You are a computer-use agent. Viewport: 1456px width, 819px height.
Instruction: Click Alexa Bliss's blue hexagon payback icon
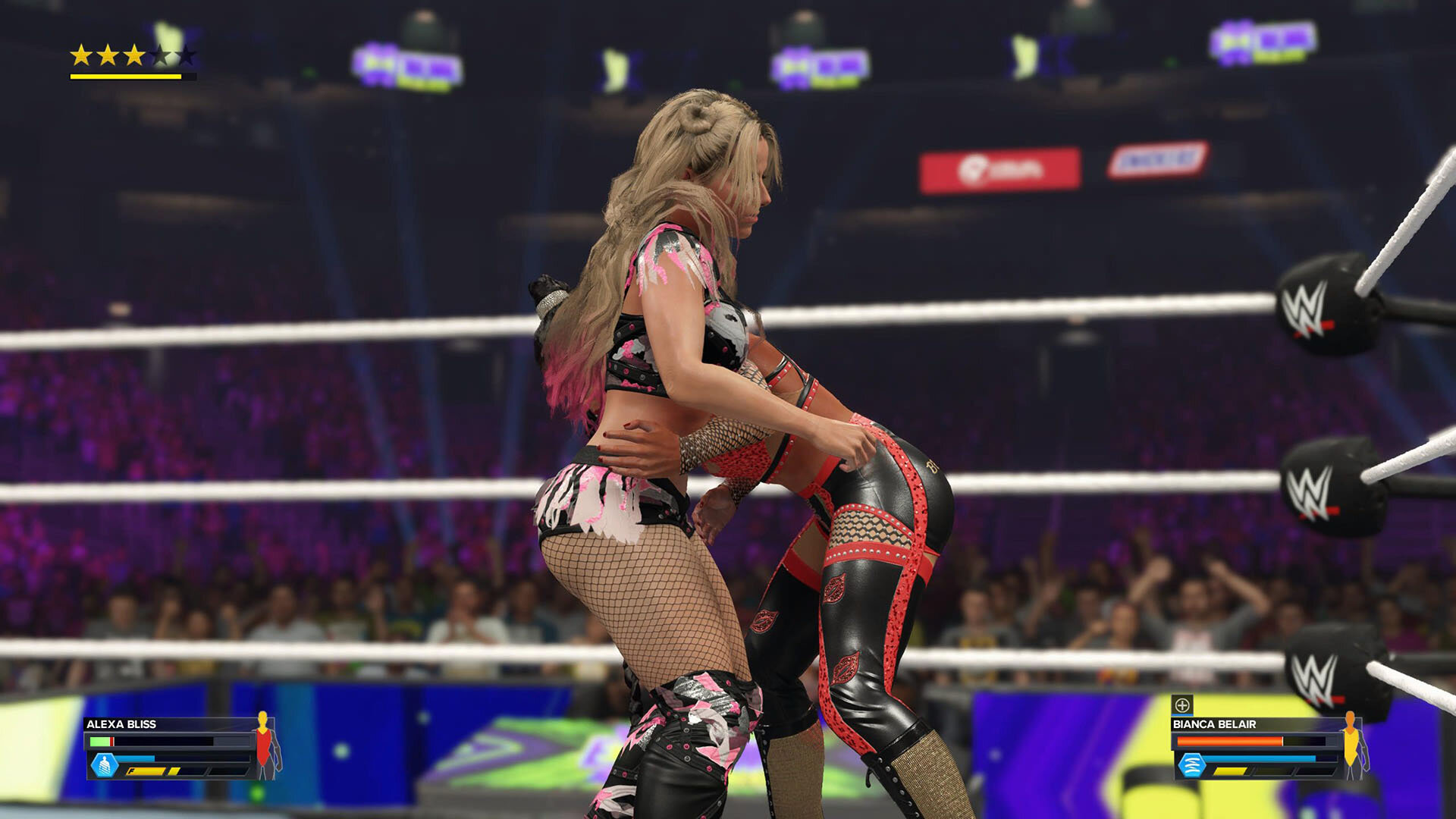click(x=105, y=765)
